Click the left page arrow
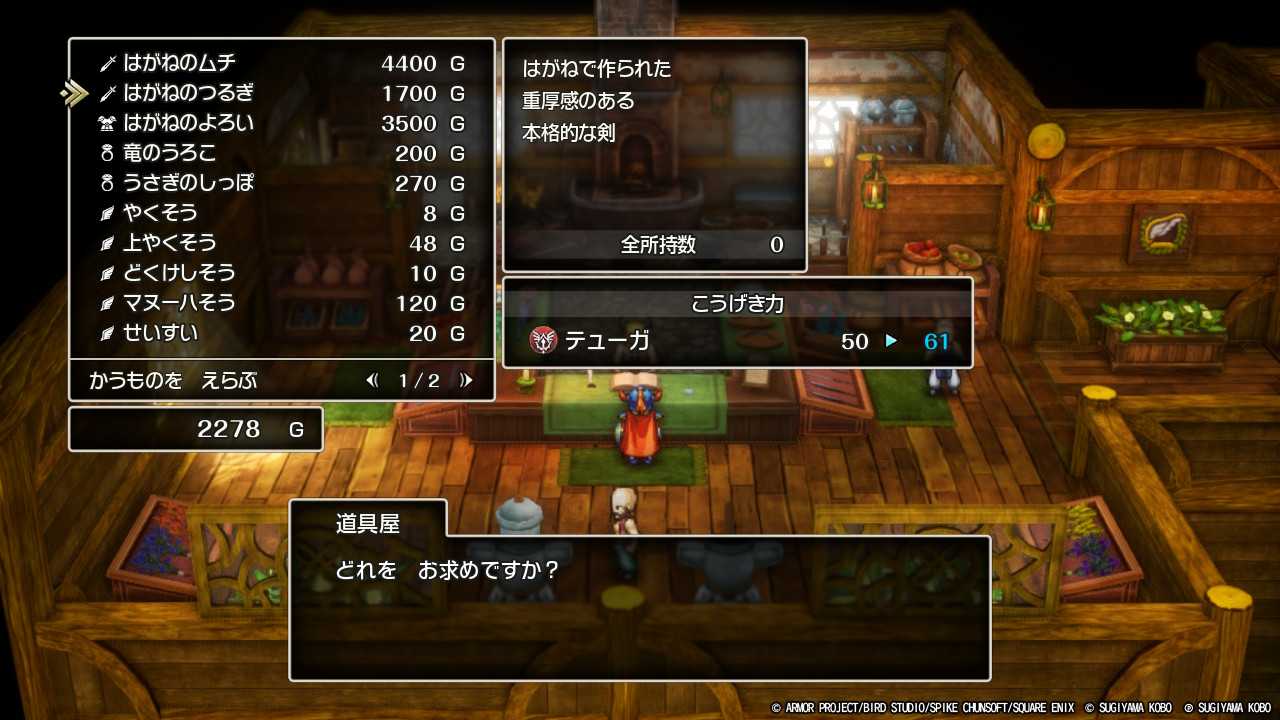This screenshot has width=1280, height=720. click(x=372, y=380)
